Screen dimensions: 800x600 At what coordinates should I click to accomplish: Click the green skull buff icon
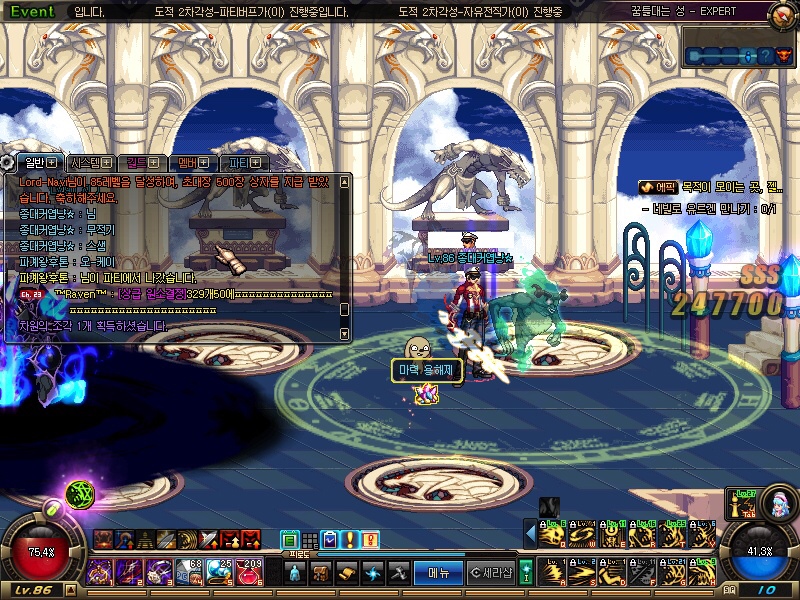pos(80,493)
